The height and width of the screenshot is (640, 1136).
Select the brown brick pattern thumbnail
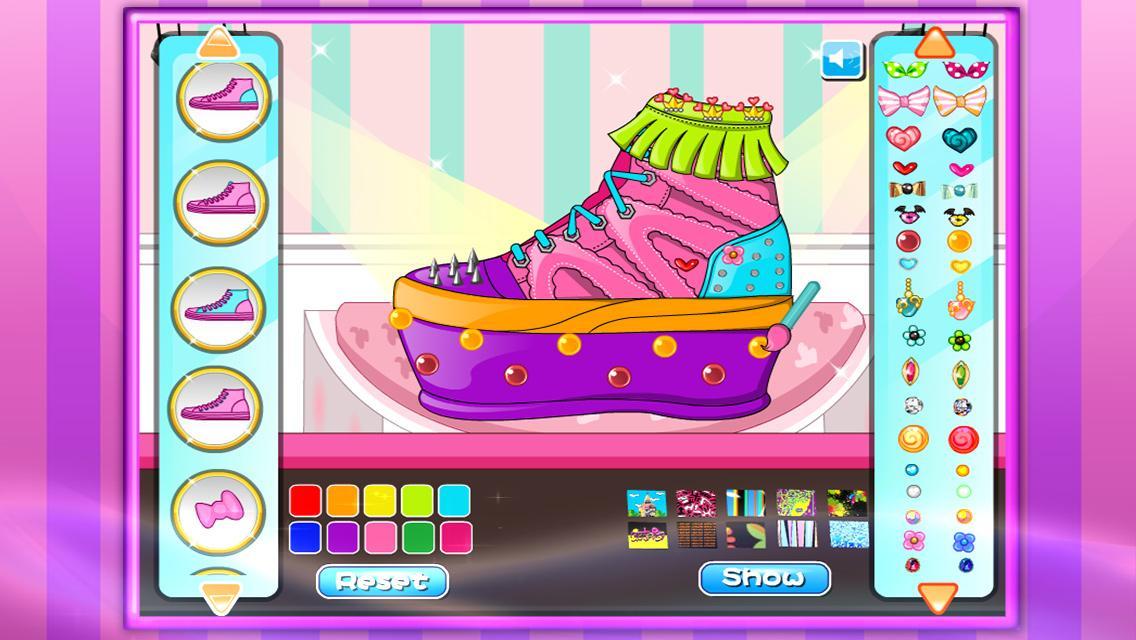pyautogui.click(x=696, y=535)
